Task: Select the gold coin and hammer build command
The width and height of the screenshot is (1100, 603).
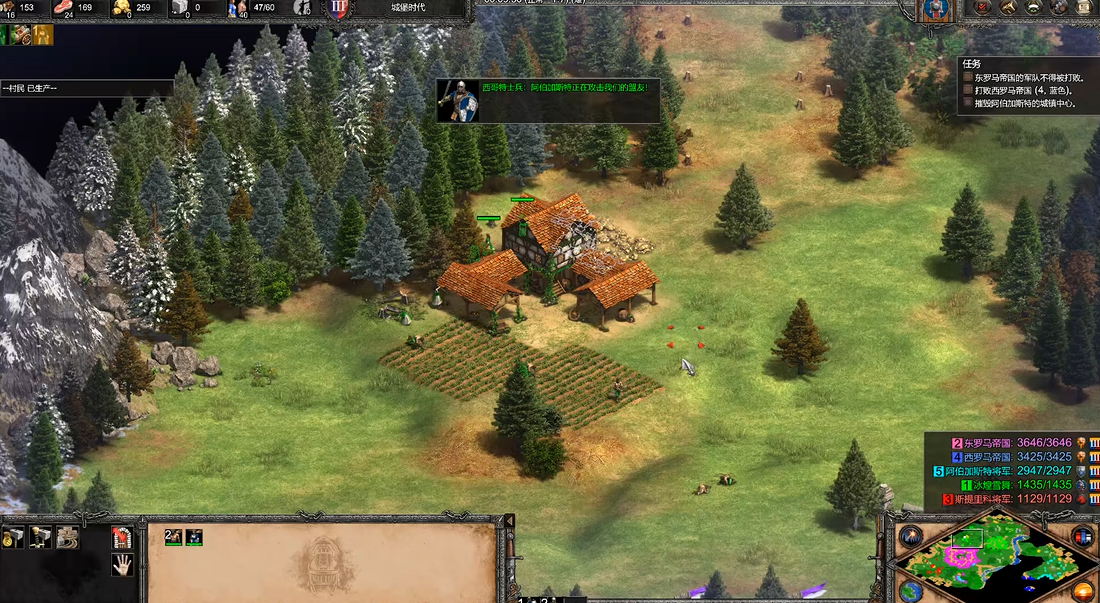Action: 14,537
